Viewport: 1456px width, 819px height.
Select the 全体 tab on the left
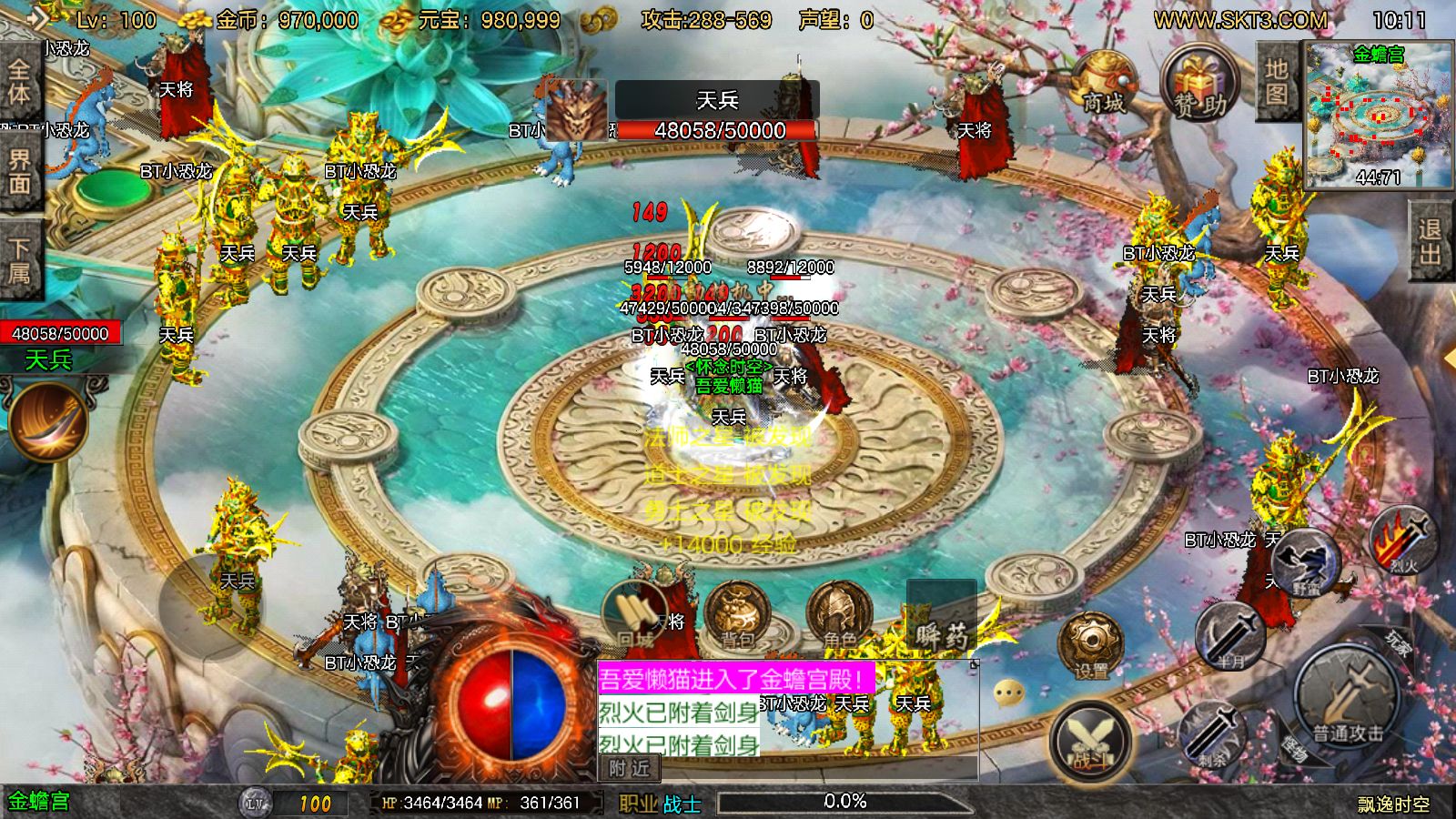pyautogui.click(x=20, y=82)
